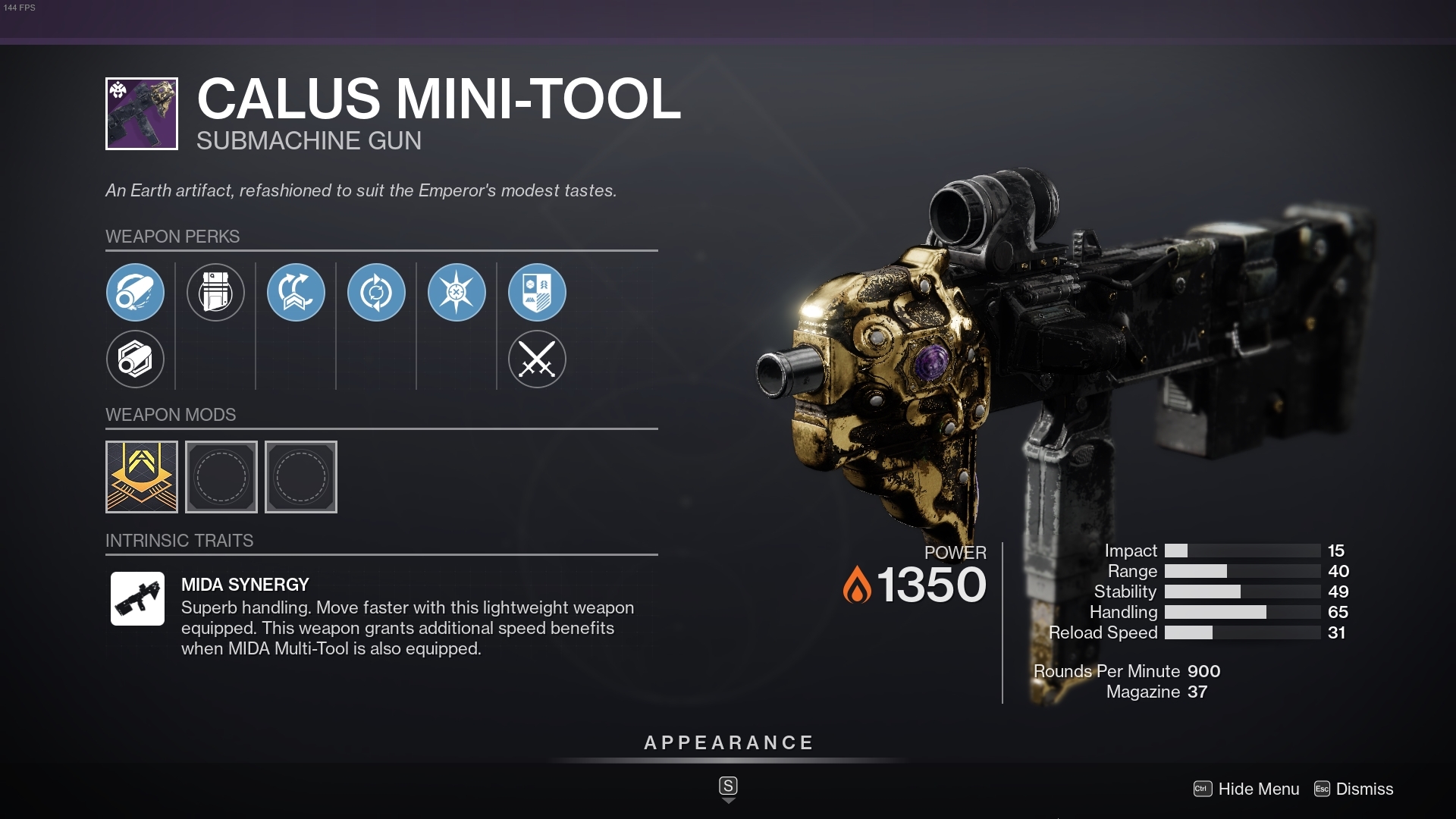Click the circular-arrows trait perk
Viewport: 1456px width, 819px height.
pyautogui.click(x=377, y=292)
